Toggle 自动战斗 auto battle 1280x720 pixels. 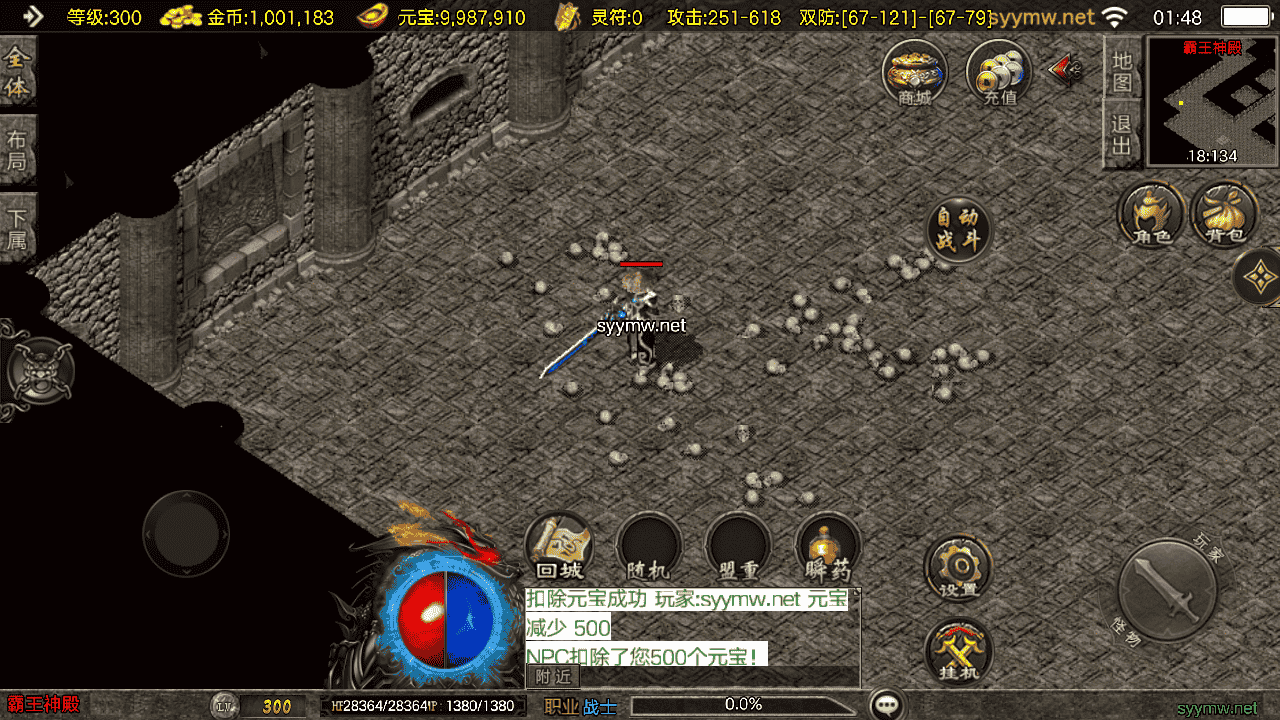coord(959,230)
